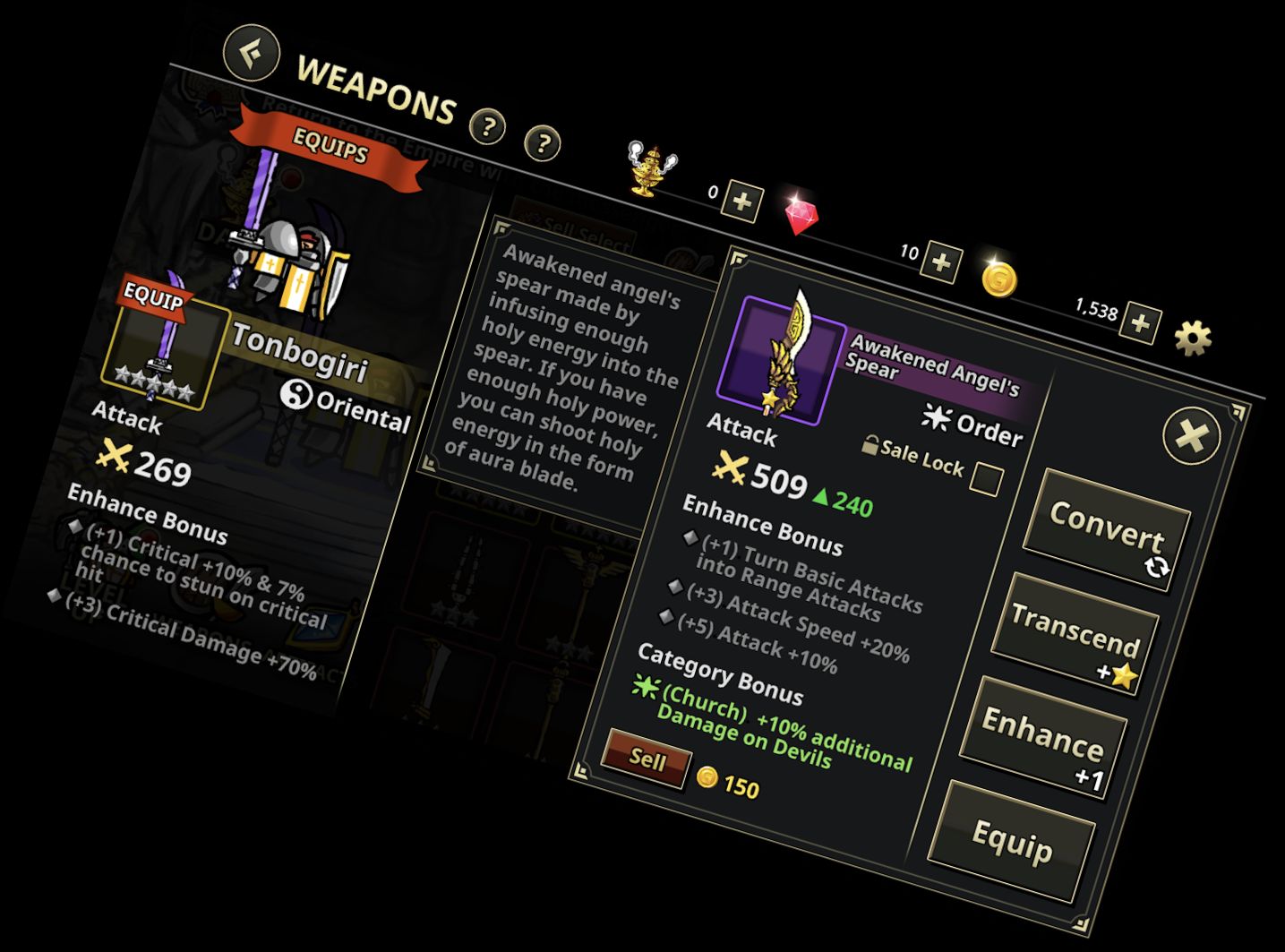Close the weapon detail panel

(x=1191, y=437)
